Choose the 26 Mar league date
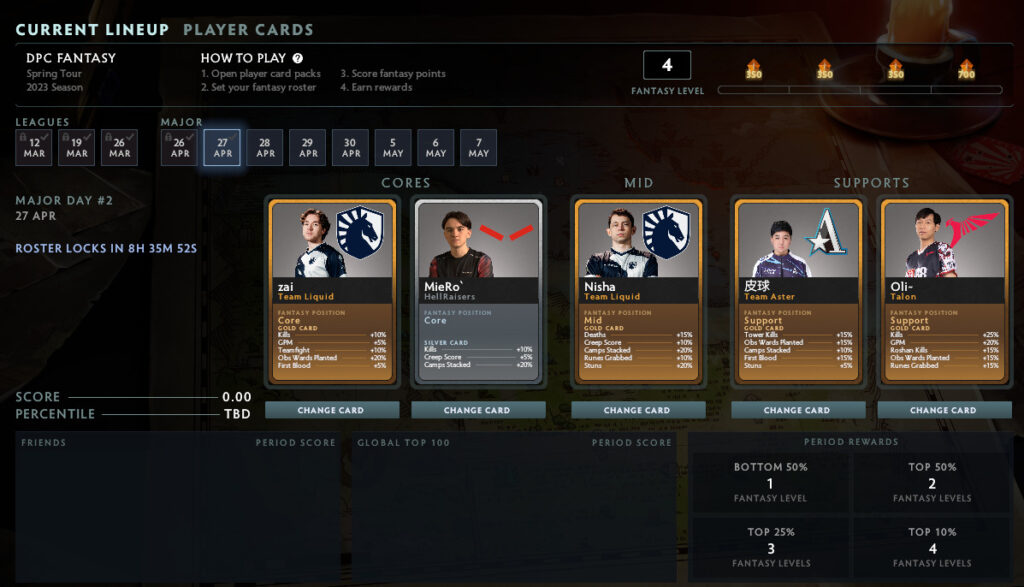This screenshot has height=587, width=1024. 120,148
